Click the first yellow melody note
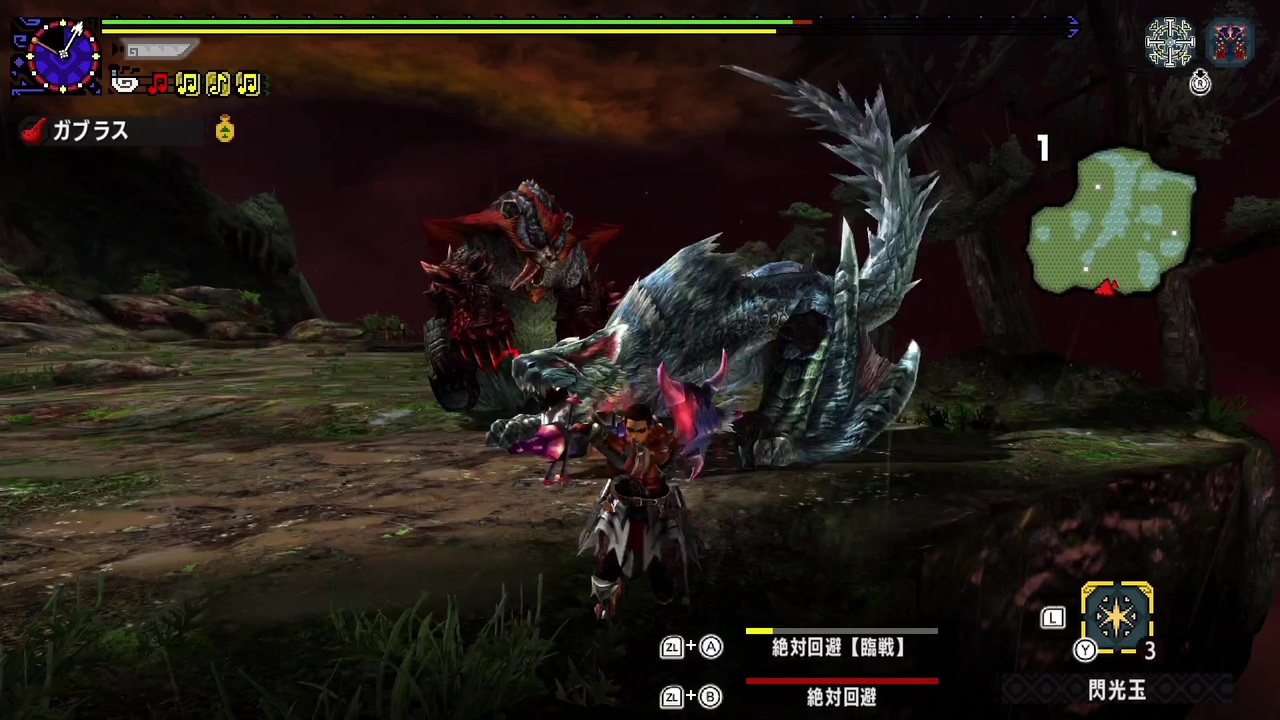Image resolution: width=1280 pixels, height=720 pixels. pyautogui.click(x=188, y=84)
